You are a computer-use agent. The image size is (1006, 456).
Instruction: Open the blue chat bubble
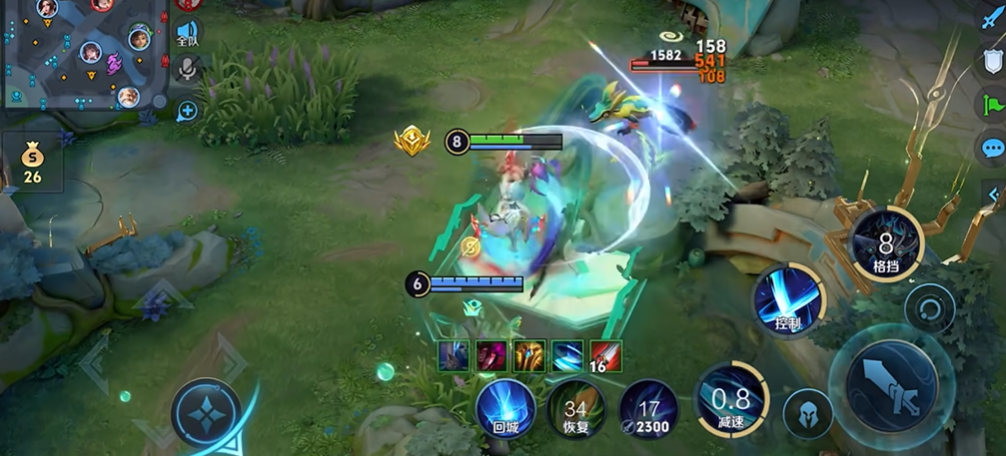pos(991,148)
